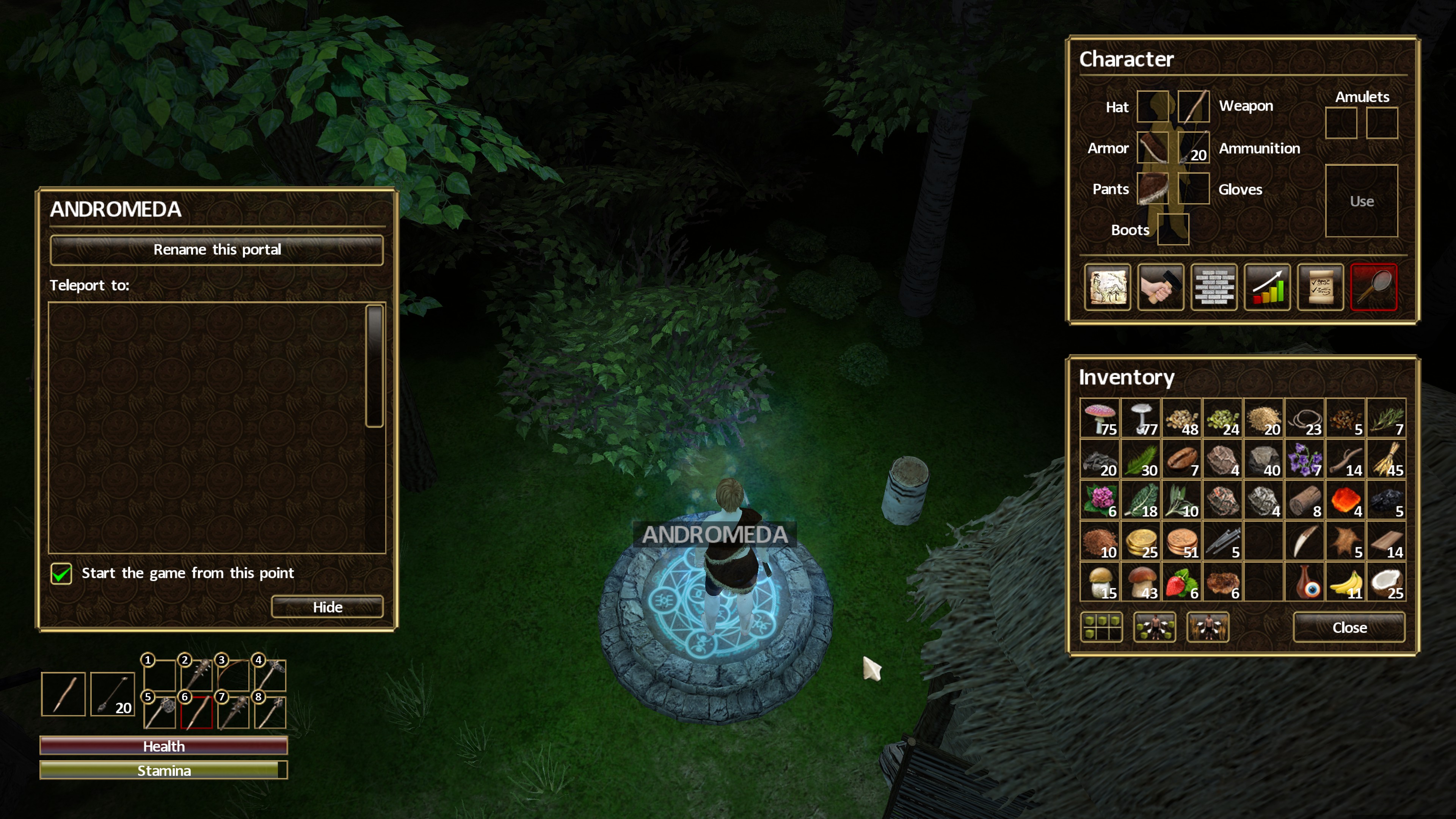Toggle Start the game from this point

pyautogui.click(x=61, y=573)
